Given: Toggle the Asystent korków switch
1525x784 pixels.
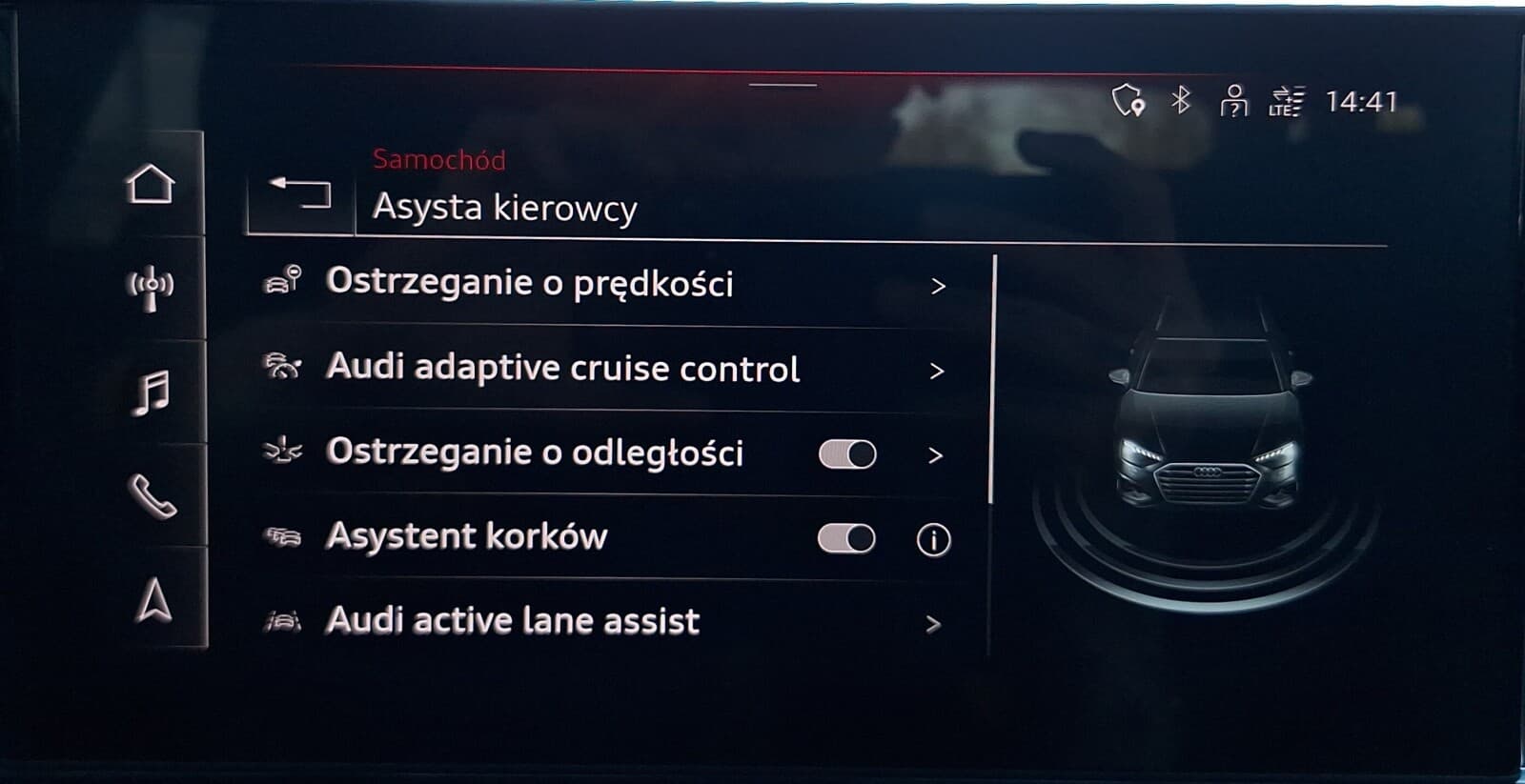Looking at the screenshot, I should tap(846, 539).
